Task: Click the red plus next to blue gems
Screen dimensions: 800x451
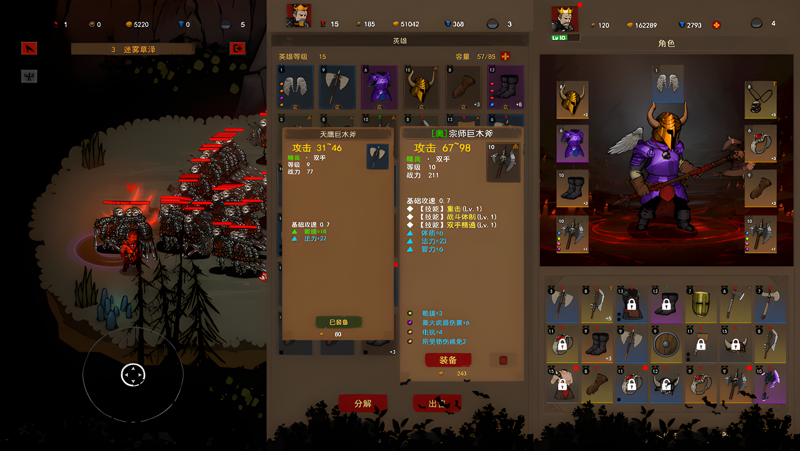Action: 716,24
